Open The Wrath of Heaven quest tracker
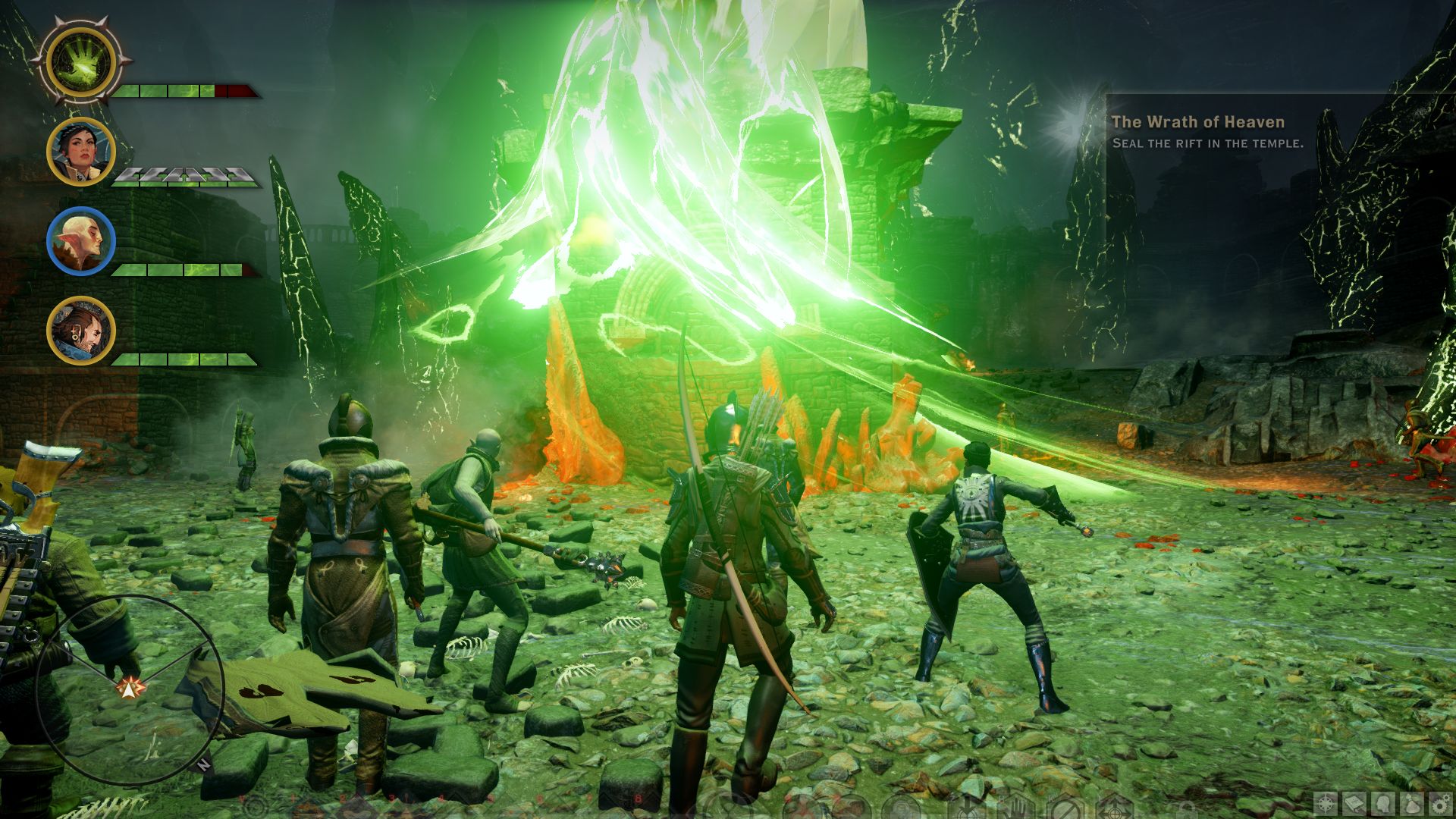This screenshot has width=1456, height=819. coord(1197,122)
